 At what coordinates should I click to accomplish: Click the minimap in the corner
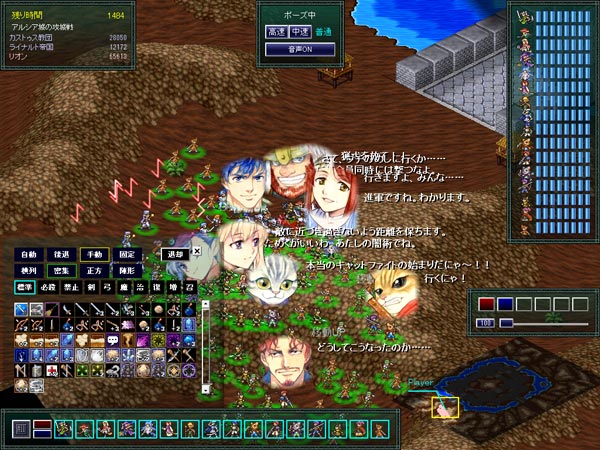(x=493, y=379)
